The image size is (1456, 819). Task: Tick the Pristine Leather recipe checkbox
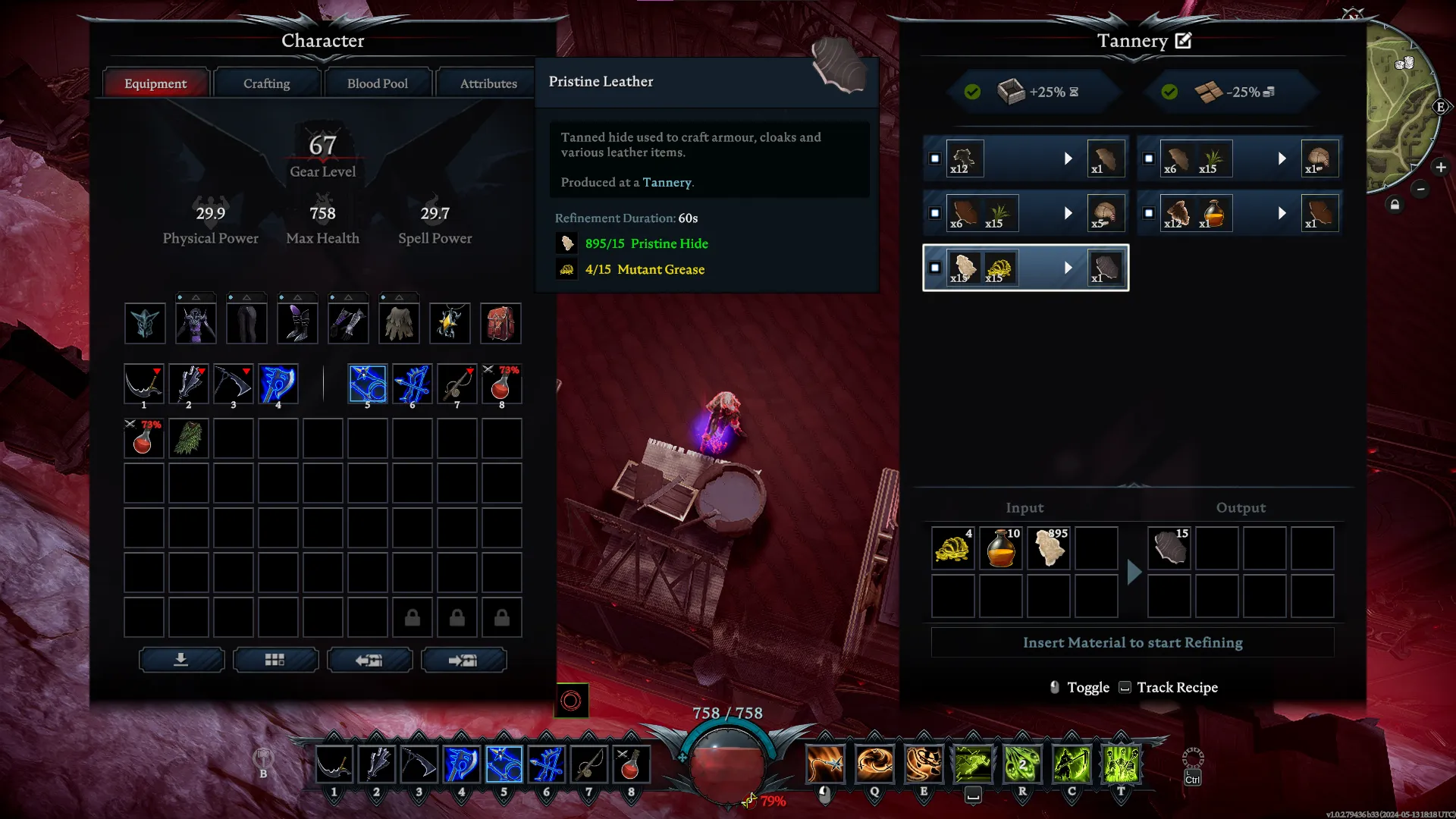click(x=935, y=268)
